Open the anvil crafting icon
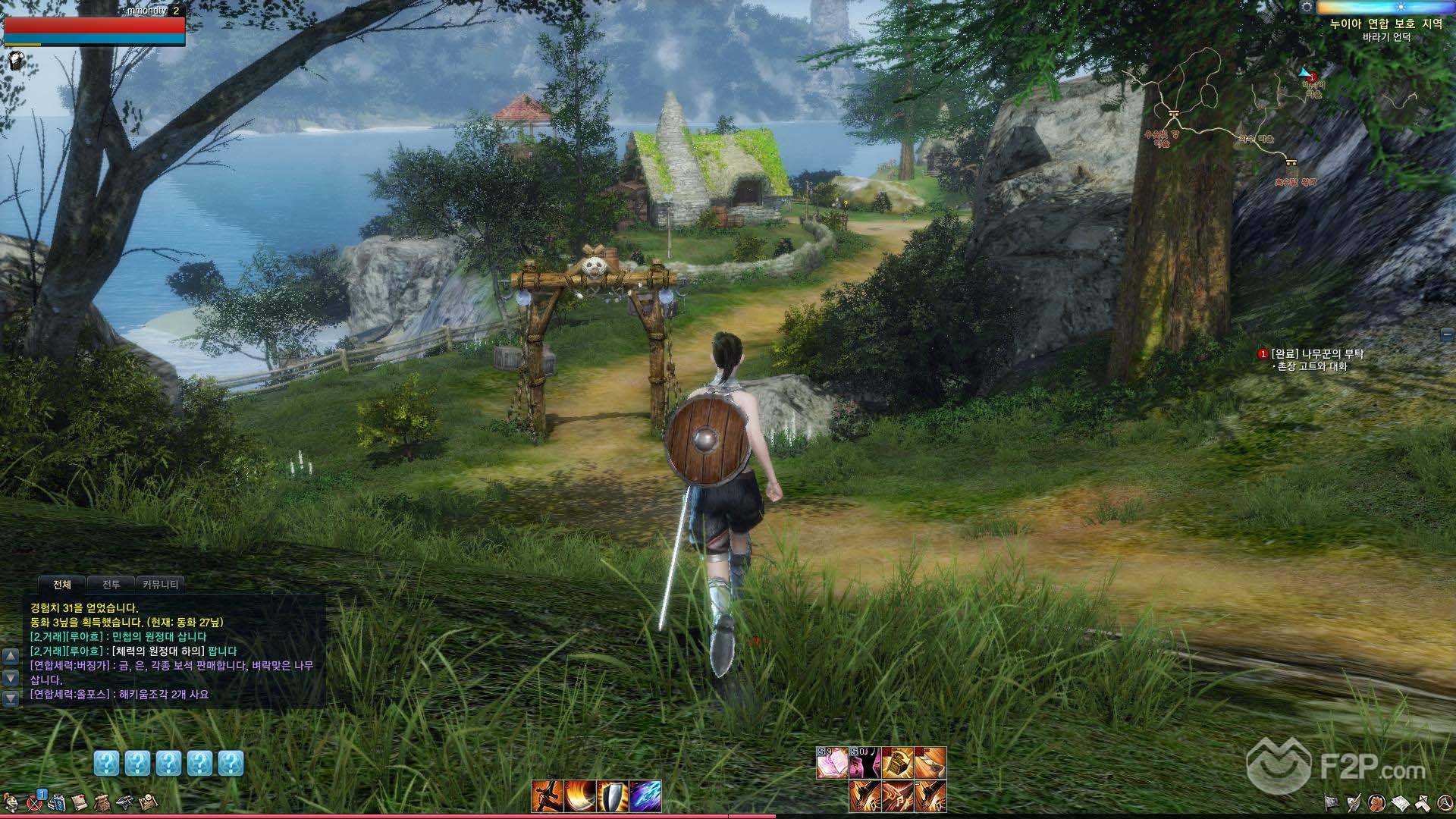 [126, 802]
